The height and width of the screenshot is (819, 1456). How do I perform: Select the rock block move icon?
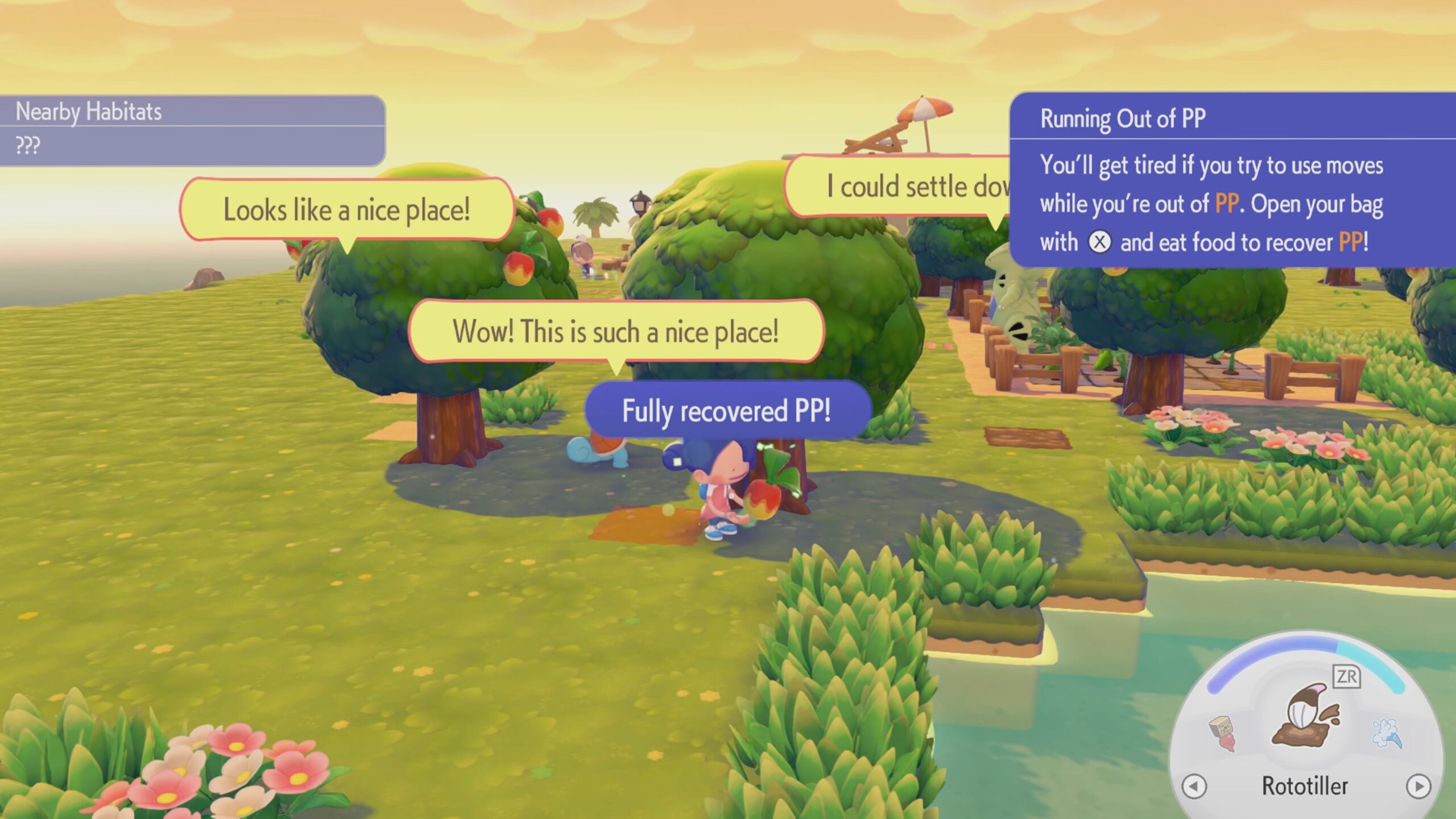coord(1224,733)
